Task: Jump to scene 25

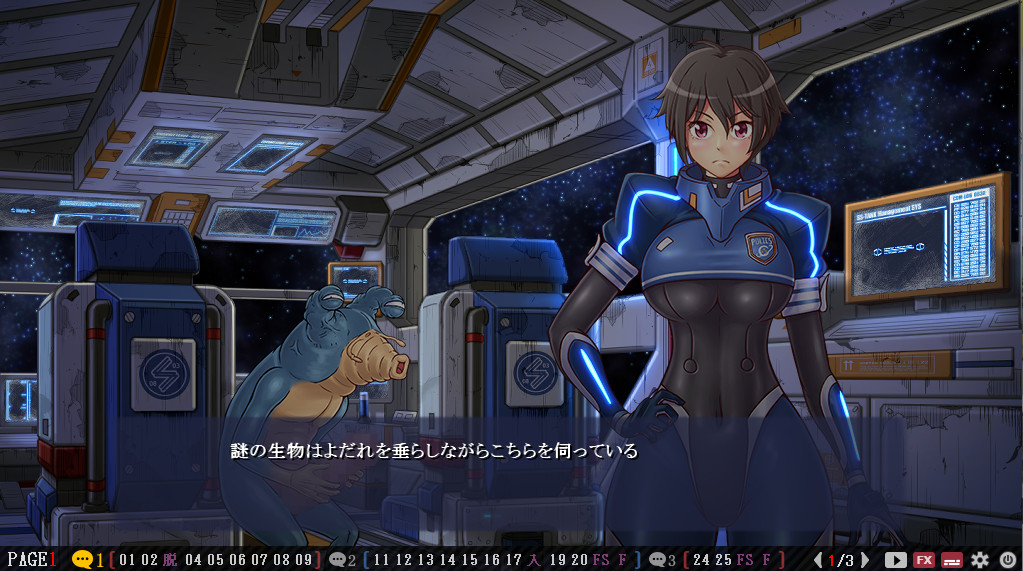Action: [722, 560]
